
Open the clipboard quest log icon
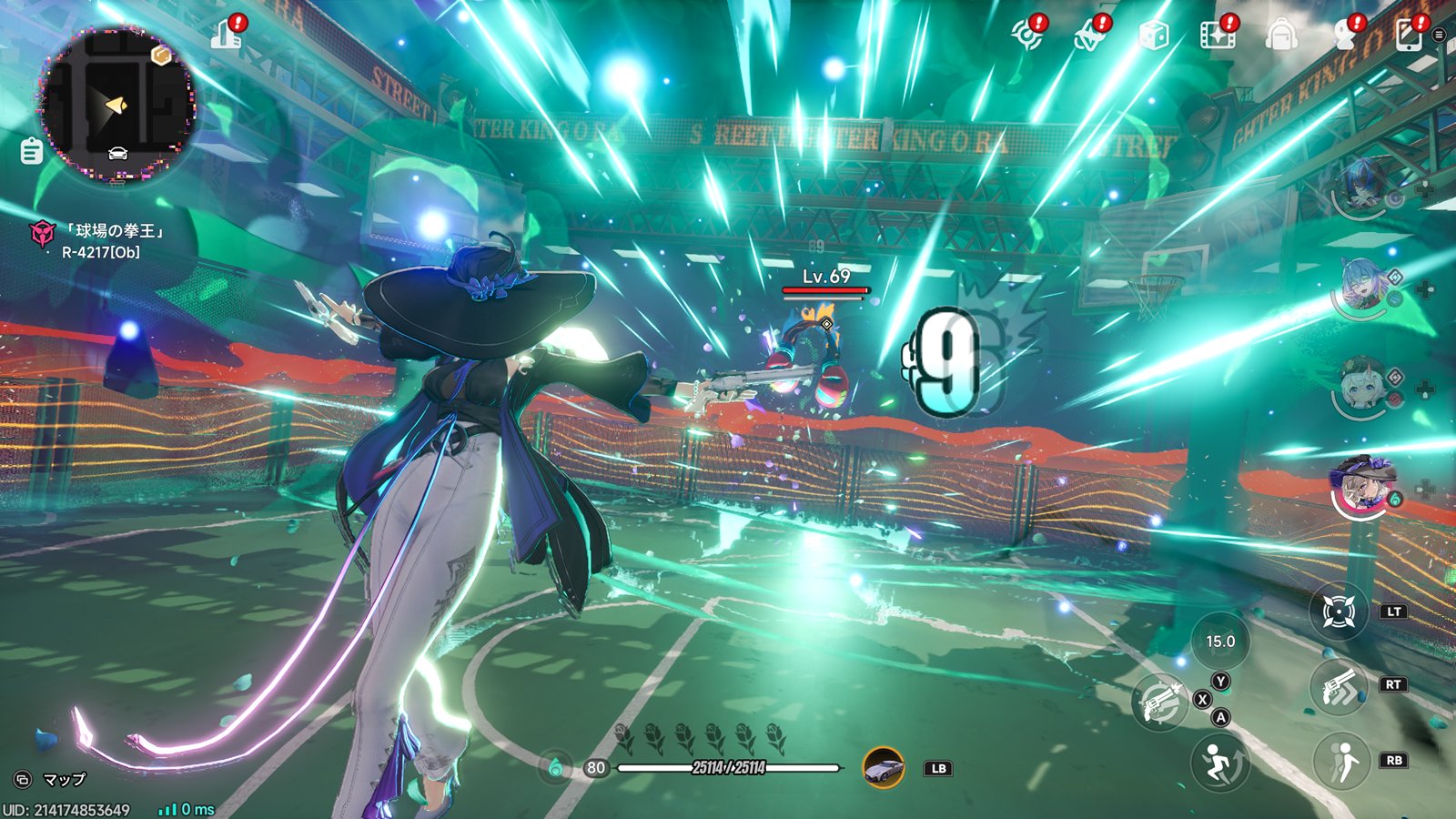coord(32,150)
